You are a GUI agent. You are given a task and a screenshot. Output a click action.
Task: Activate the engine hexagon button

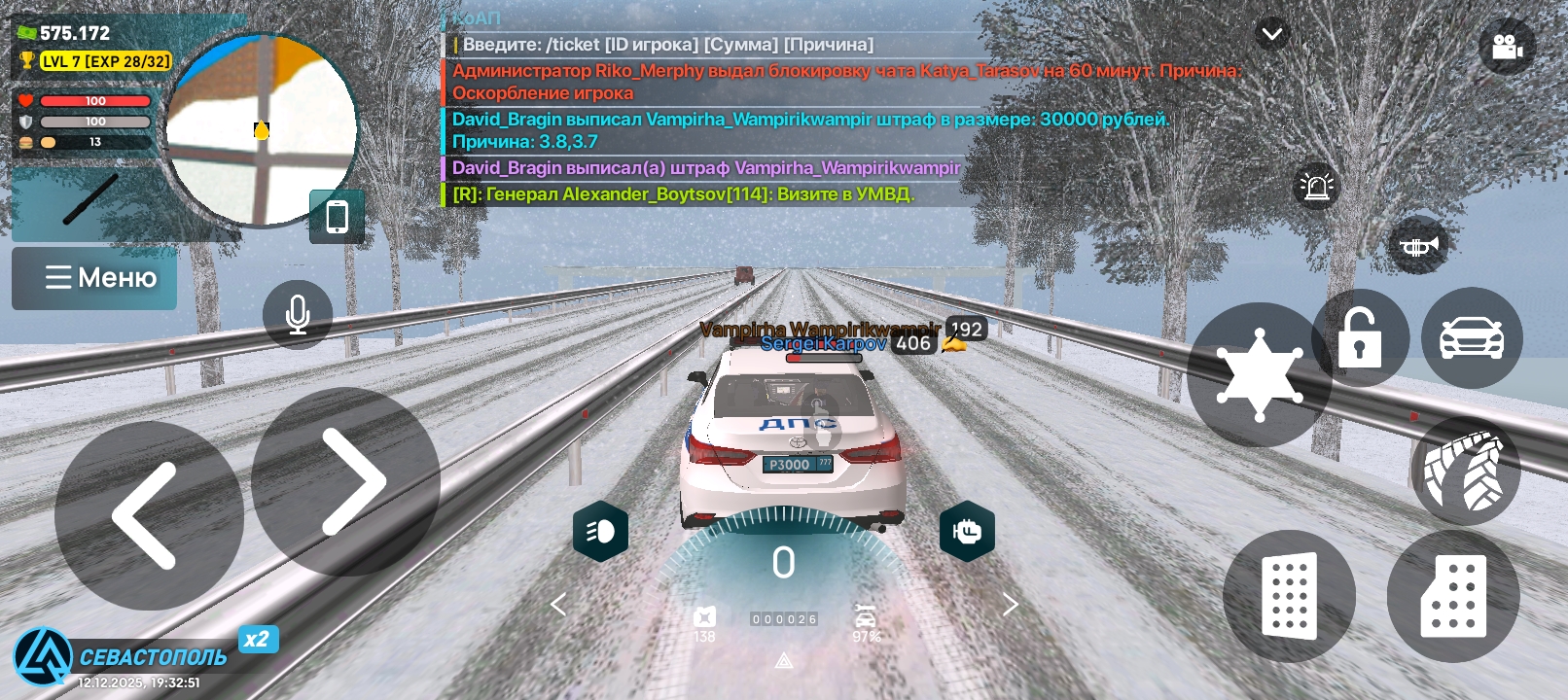(x=967, y=531)
